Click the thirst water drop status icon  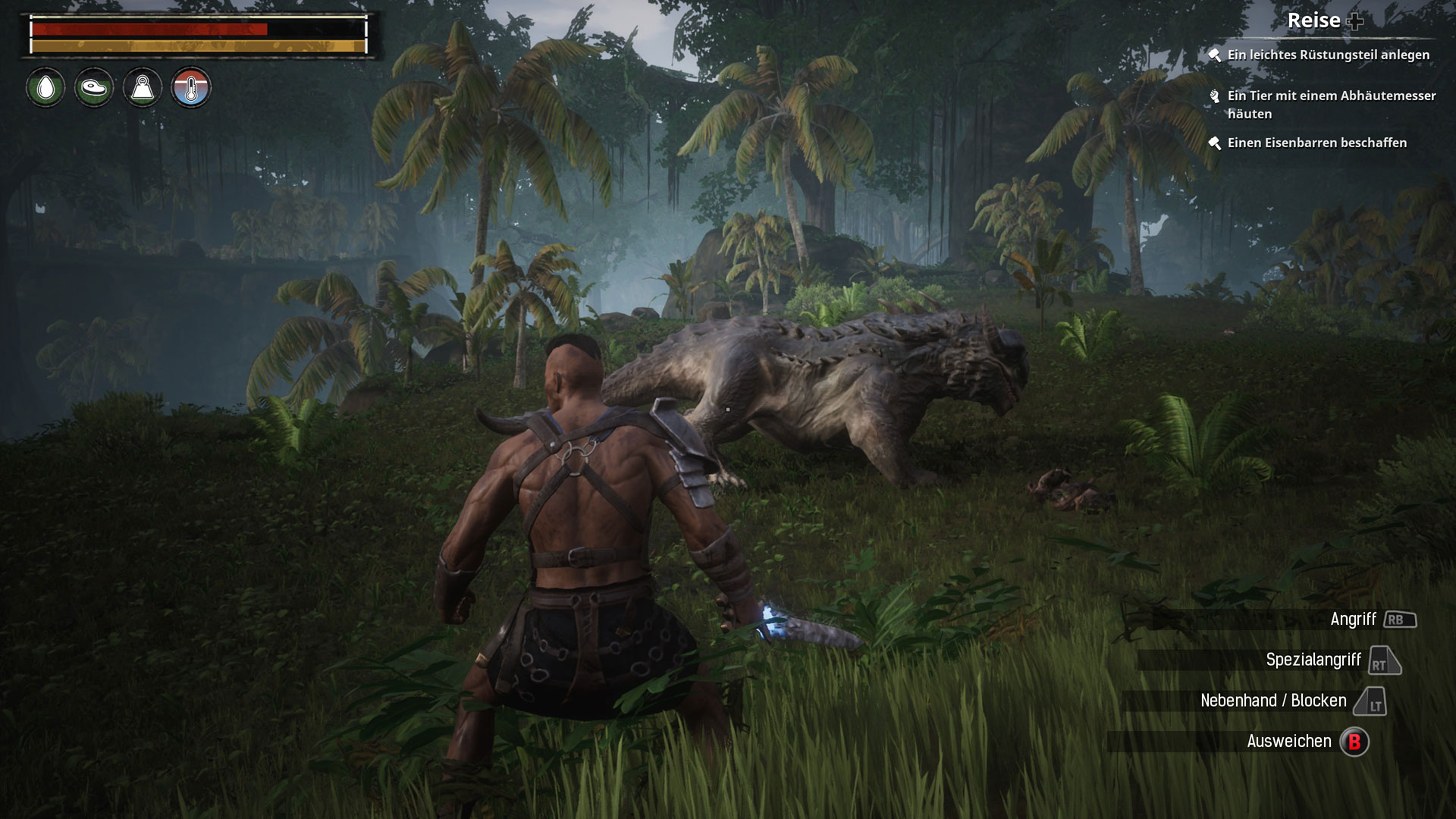click(45, 88)
